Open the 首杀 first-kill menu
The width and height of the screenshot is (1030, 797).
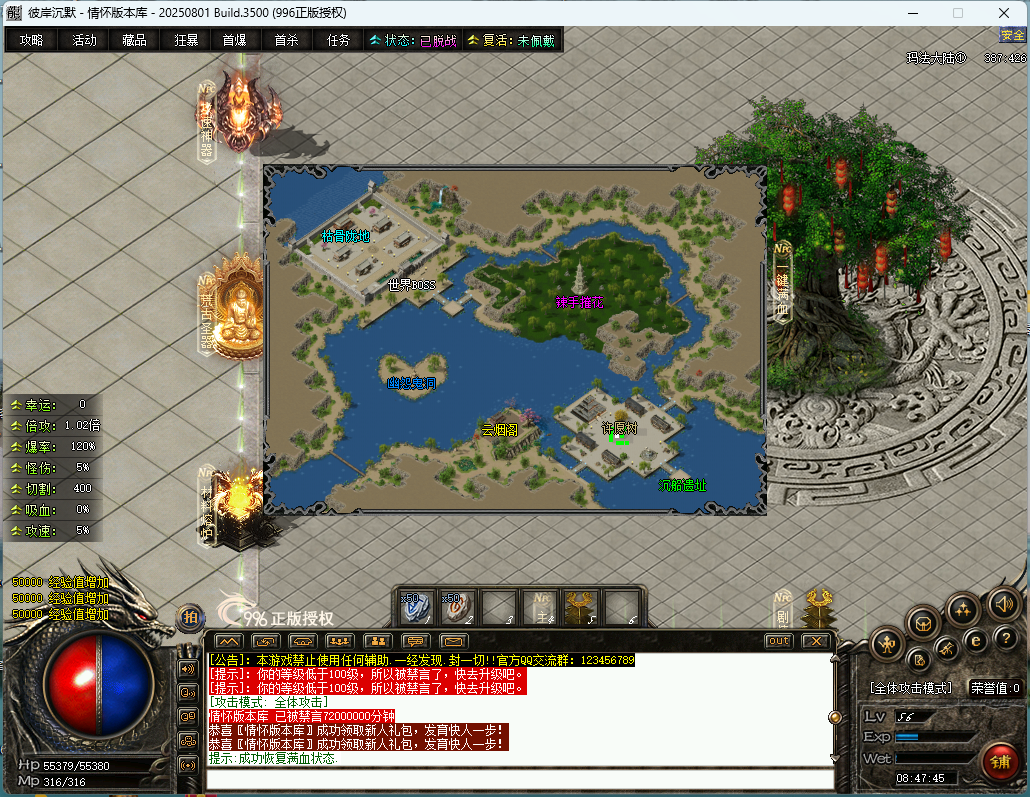pos(286,40)
